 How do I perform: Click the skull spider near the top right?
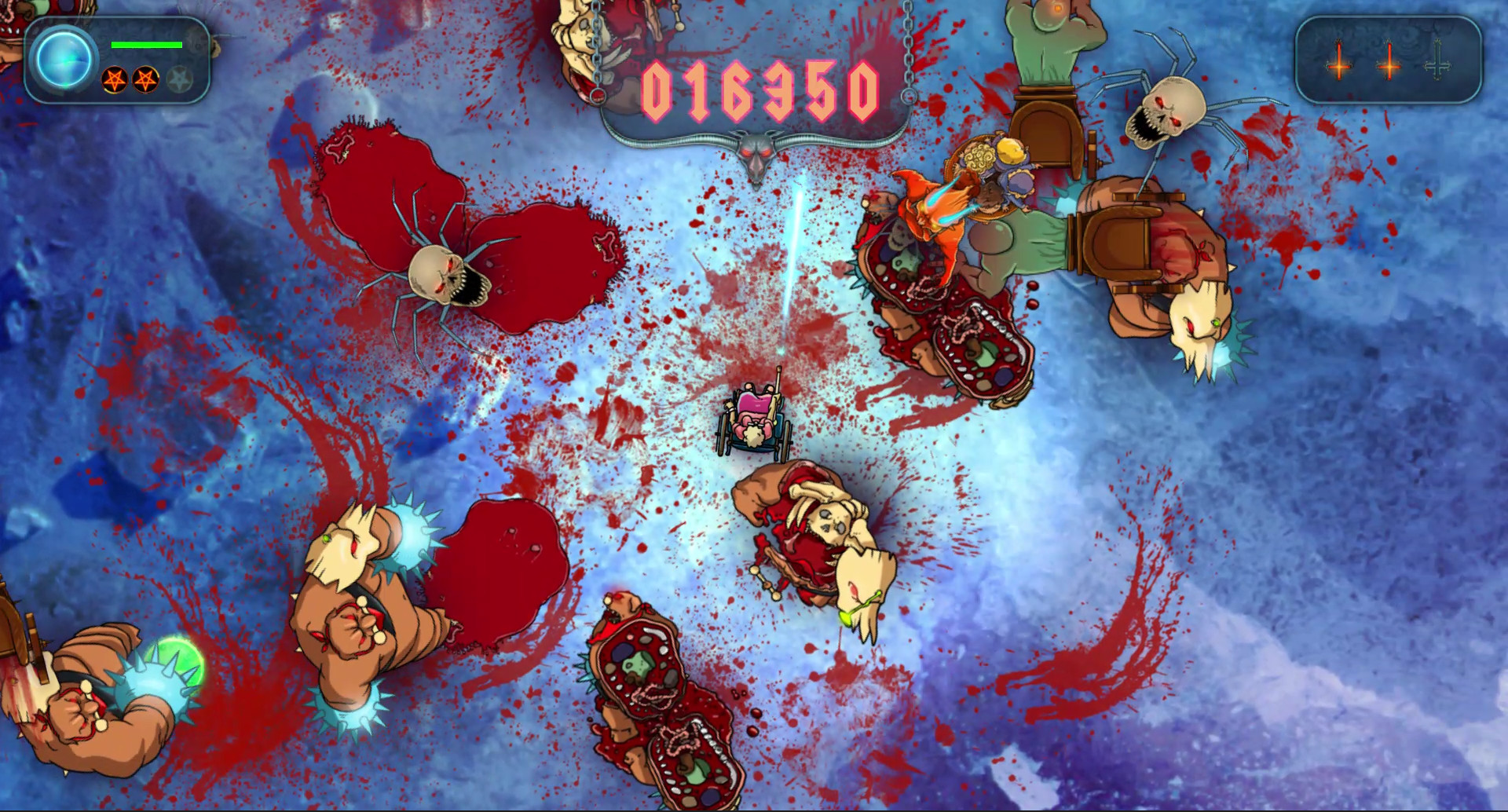pos(1172,110)
